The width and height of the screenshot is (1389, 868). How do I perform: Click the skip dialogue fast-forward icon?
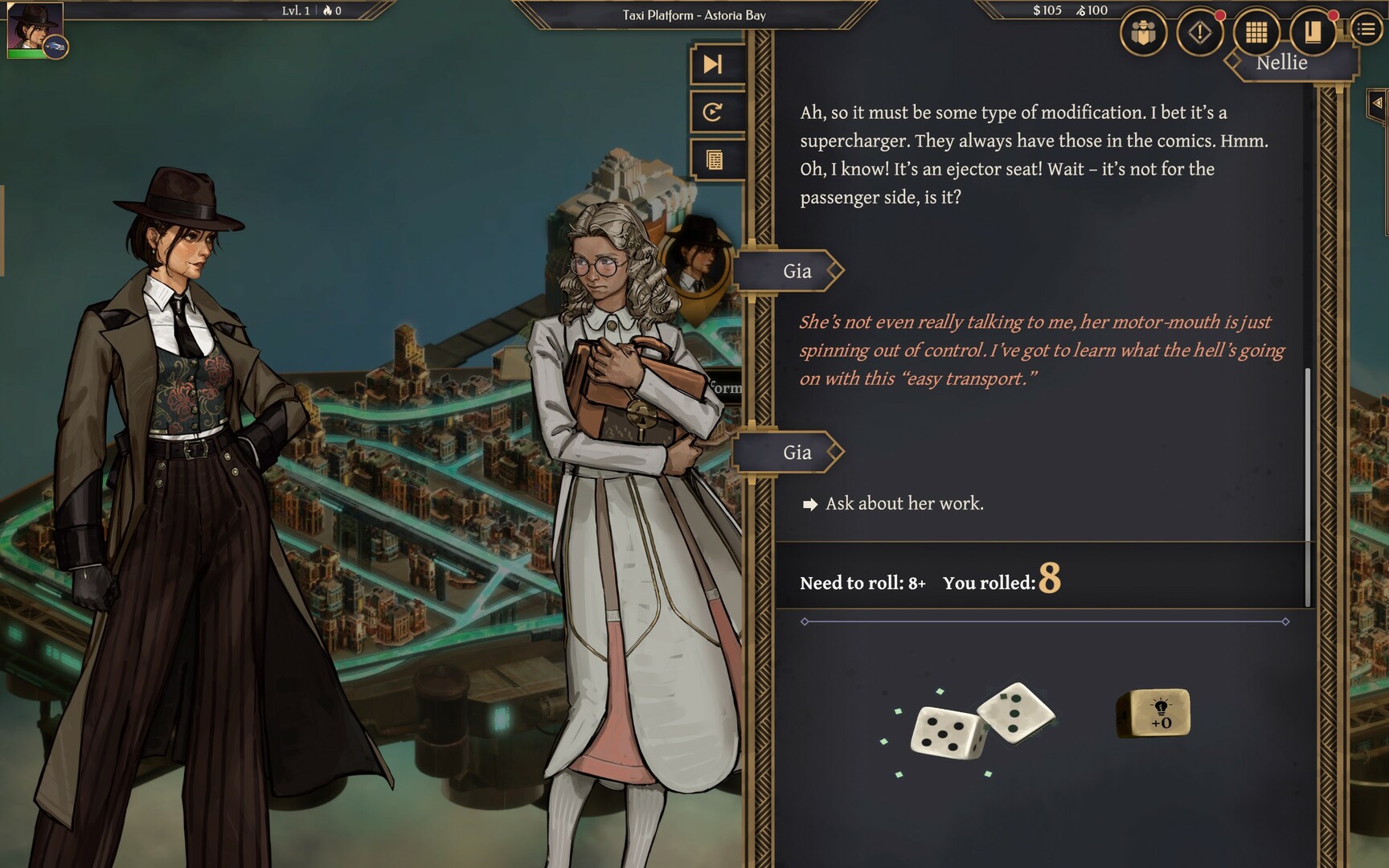(712, 63)
